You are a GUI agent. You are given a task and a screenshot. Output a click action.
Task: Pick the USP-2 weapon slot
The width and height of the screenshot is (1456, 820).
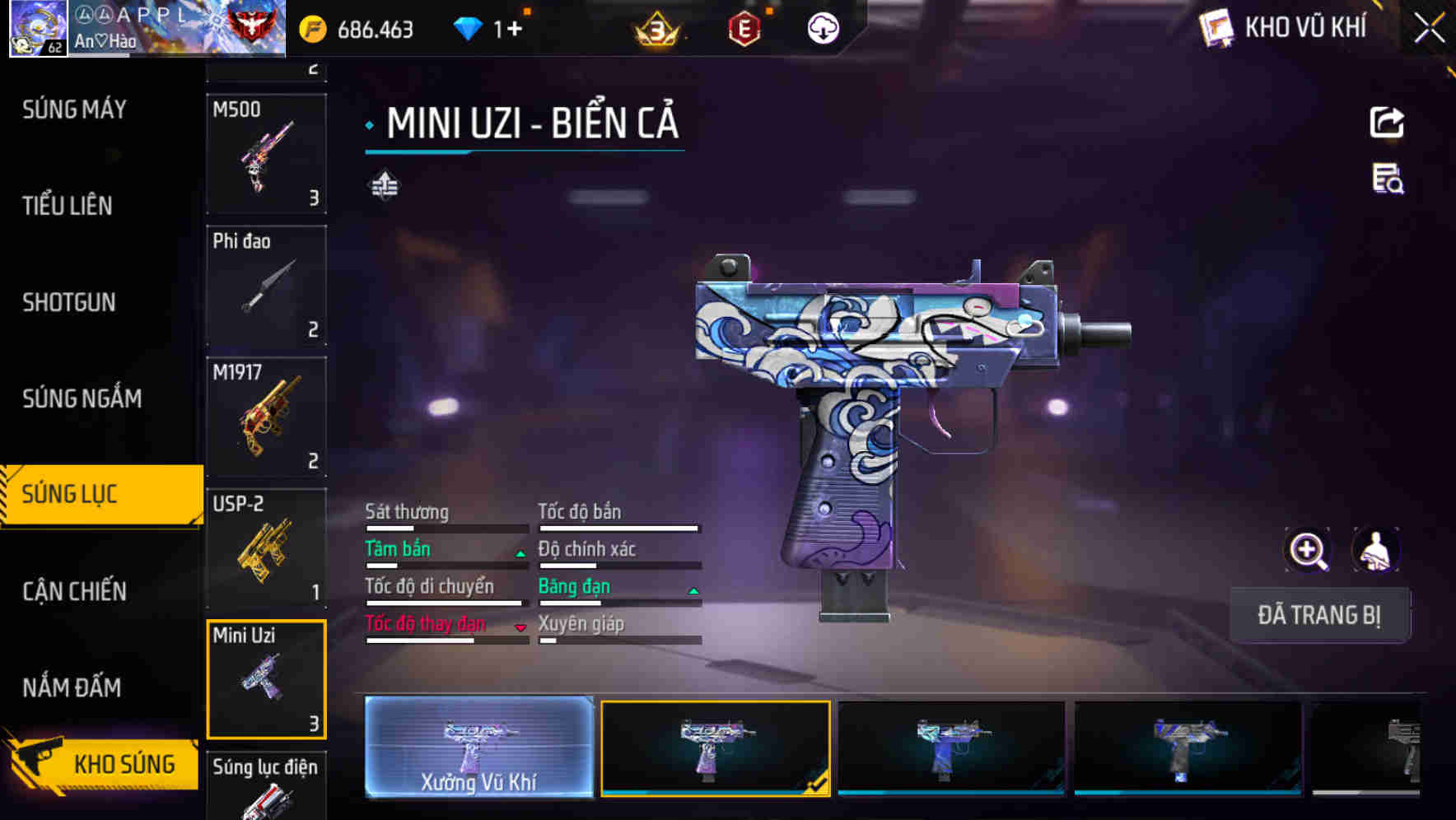[x=266, y=547]
